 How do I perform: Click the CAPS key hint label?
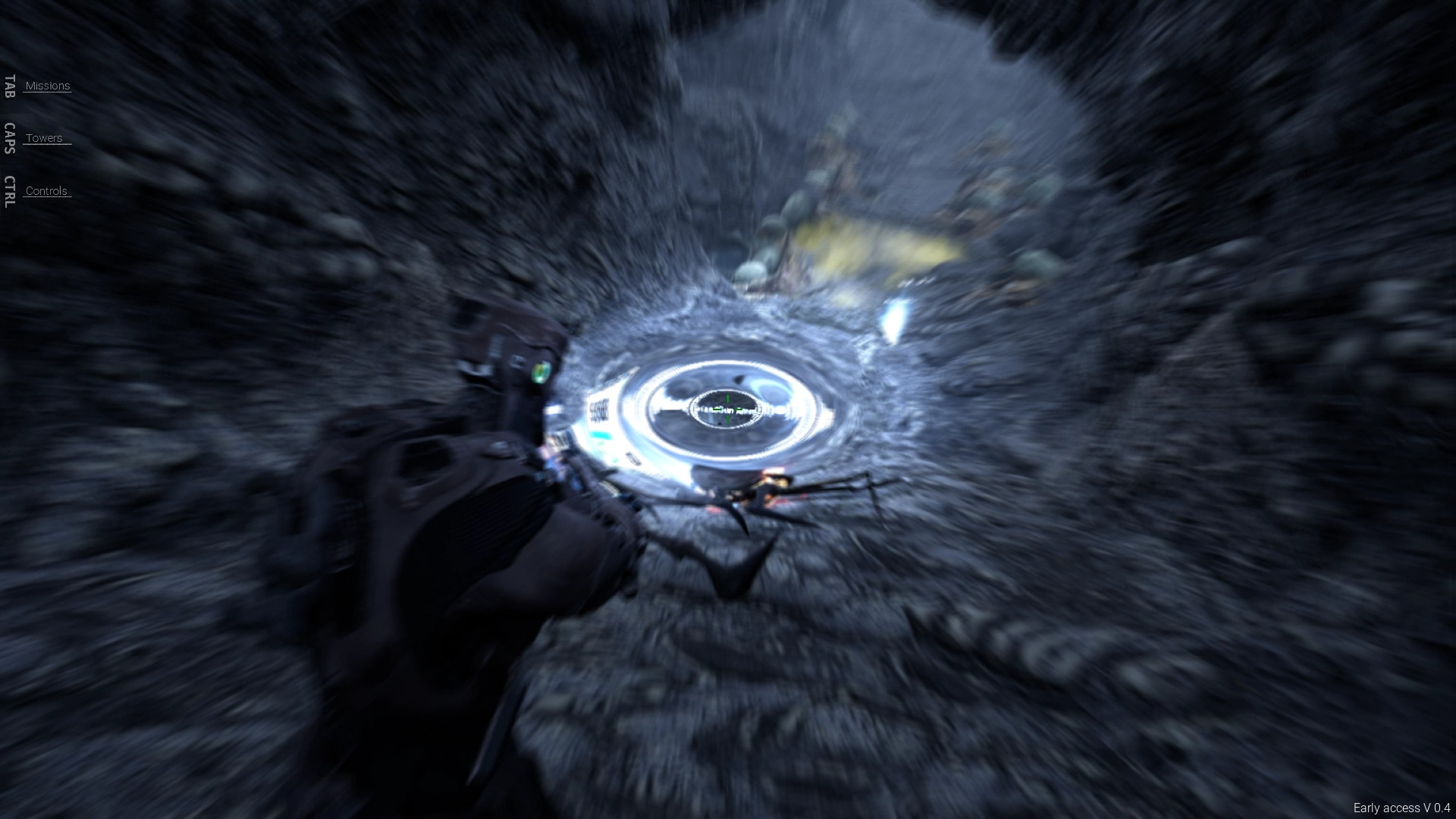coord(9,139)
